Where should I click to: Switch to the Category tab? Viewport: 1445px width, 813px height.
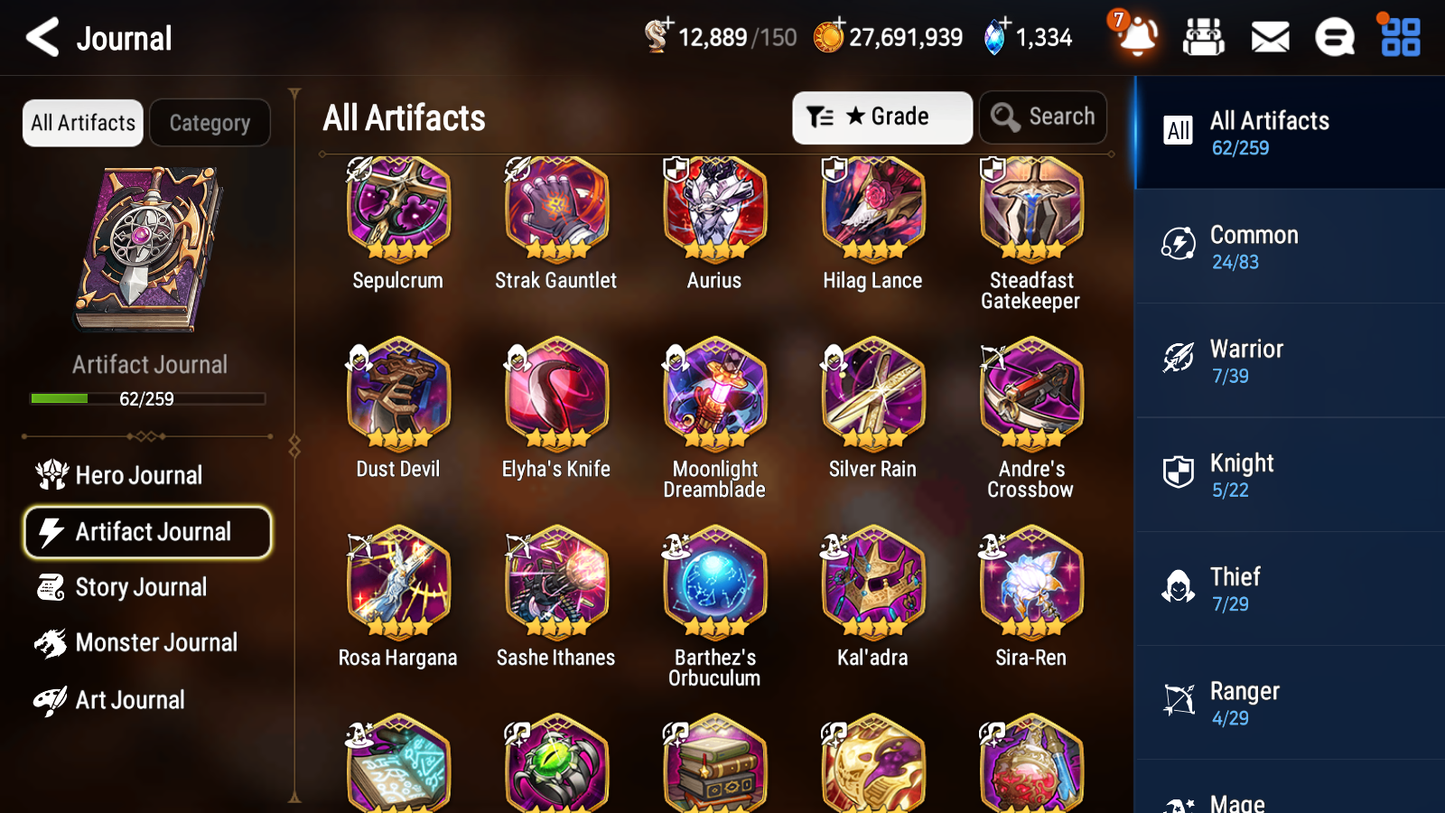tap(209, 123)
